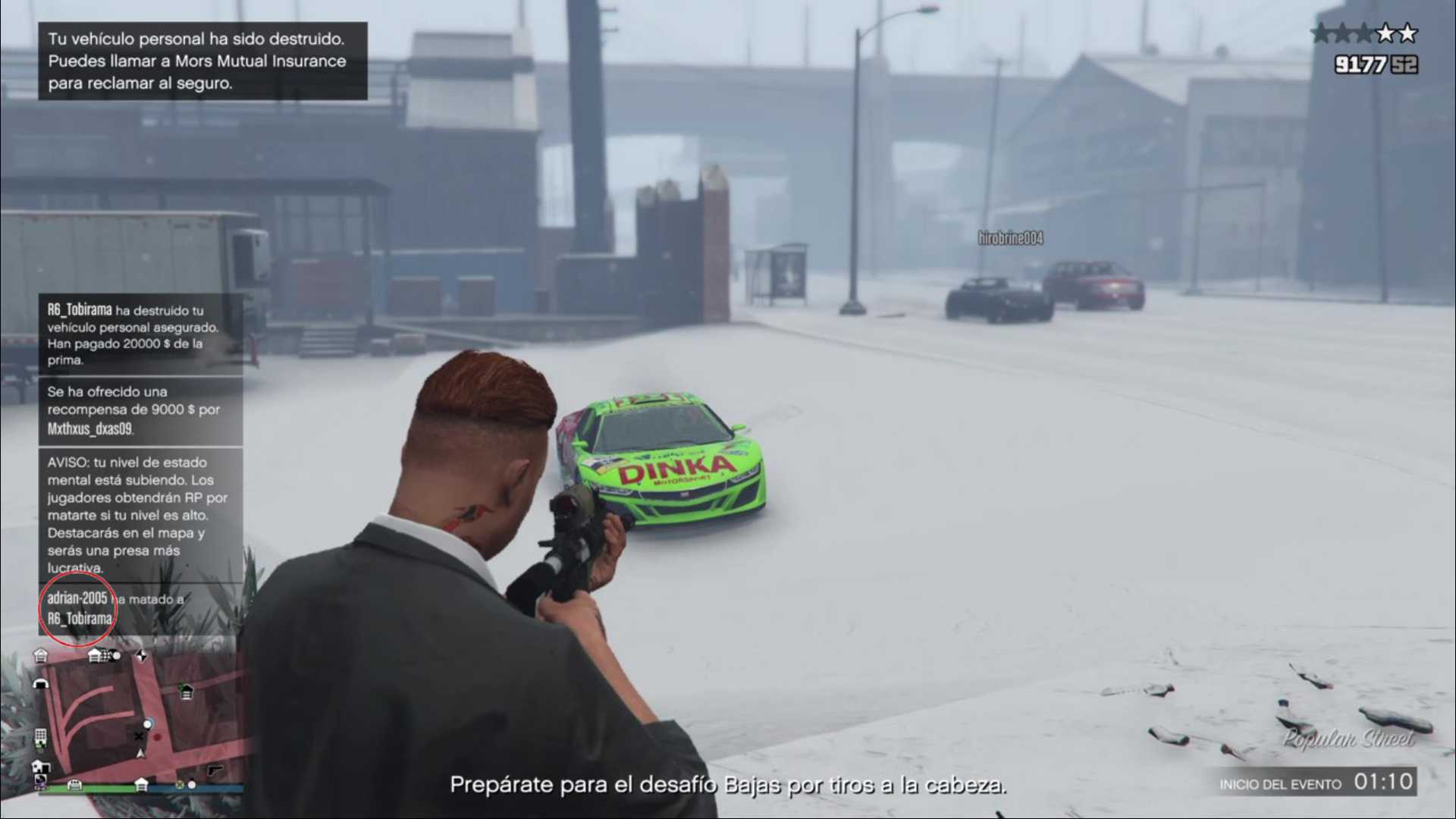1456x819 pixels.
Task: Click the player arrow on the minimap
Action: pos(140,753)
